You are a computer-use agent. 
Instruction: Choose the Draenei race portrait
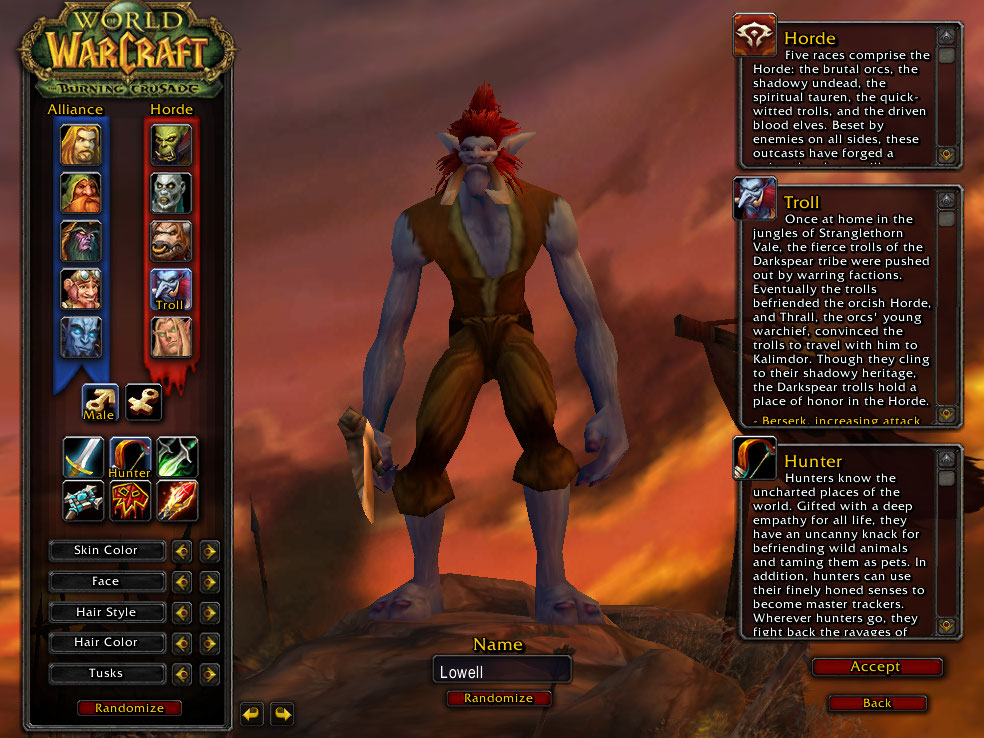80,336
